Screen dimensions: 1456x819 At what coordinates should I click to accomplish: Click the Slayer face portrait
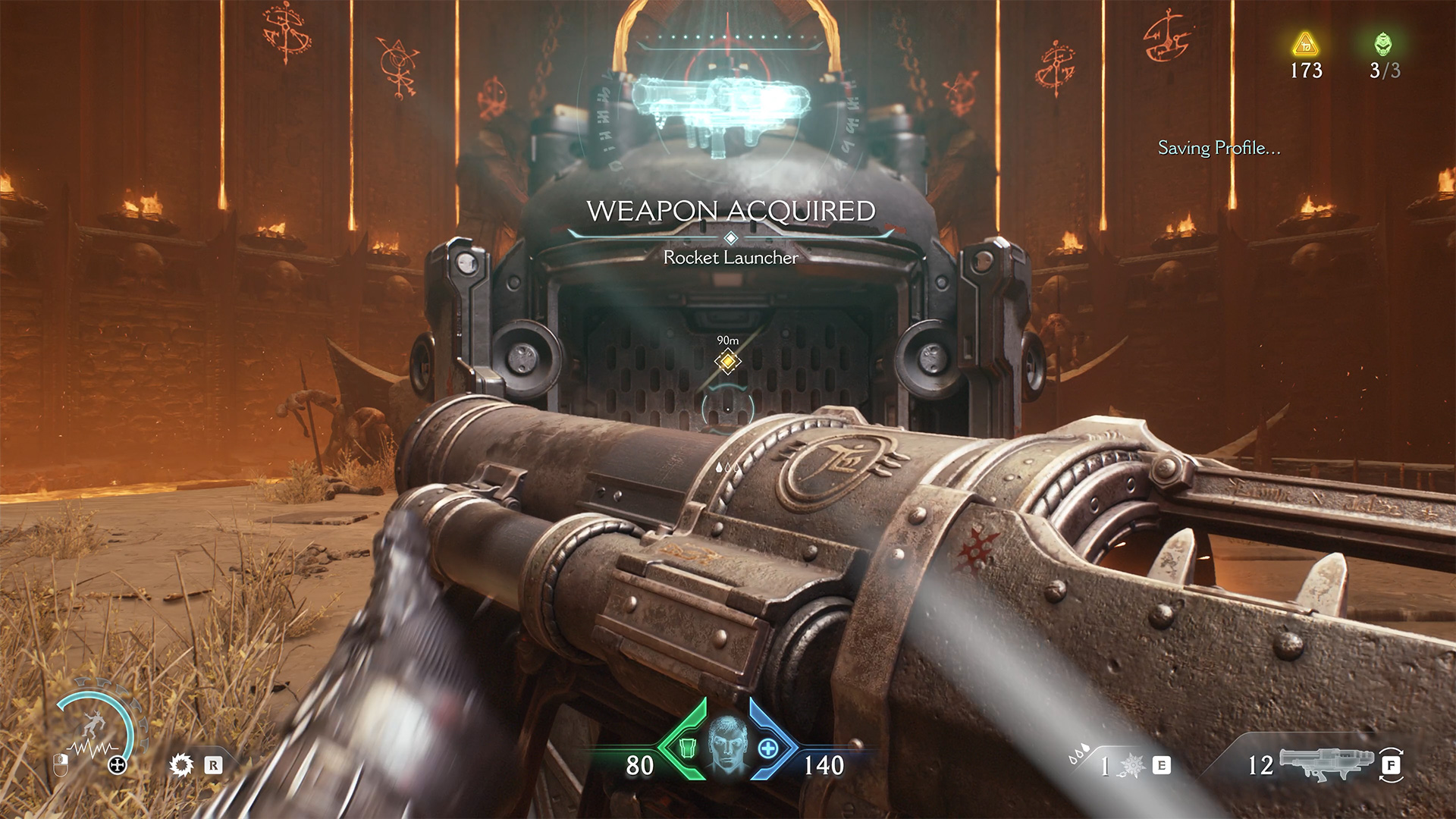click(x=727, y=743)
